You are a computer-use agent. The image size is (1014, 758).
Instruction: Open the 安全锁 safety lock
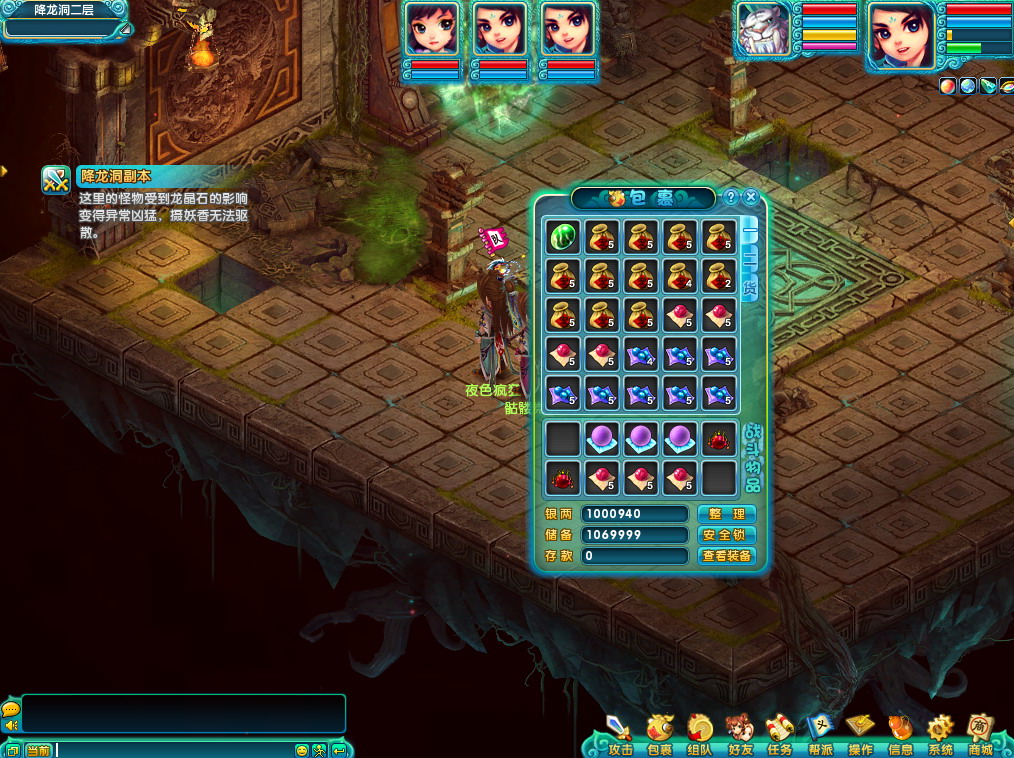(x=726, y=535)
